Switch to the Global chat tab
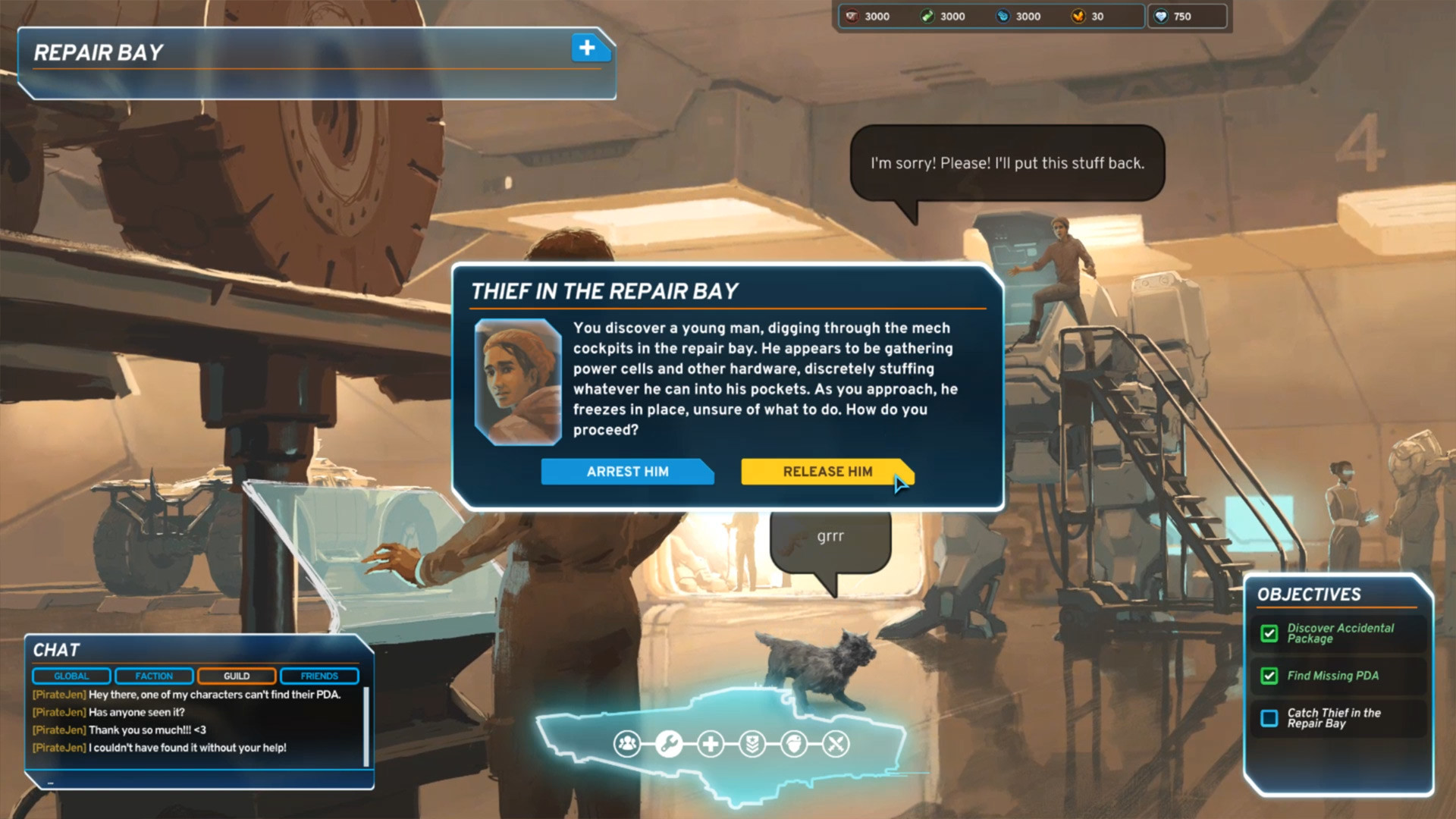 coord(71,676)
